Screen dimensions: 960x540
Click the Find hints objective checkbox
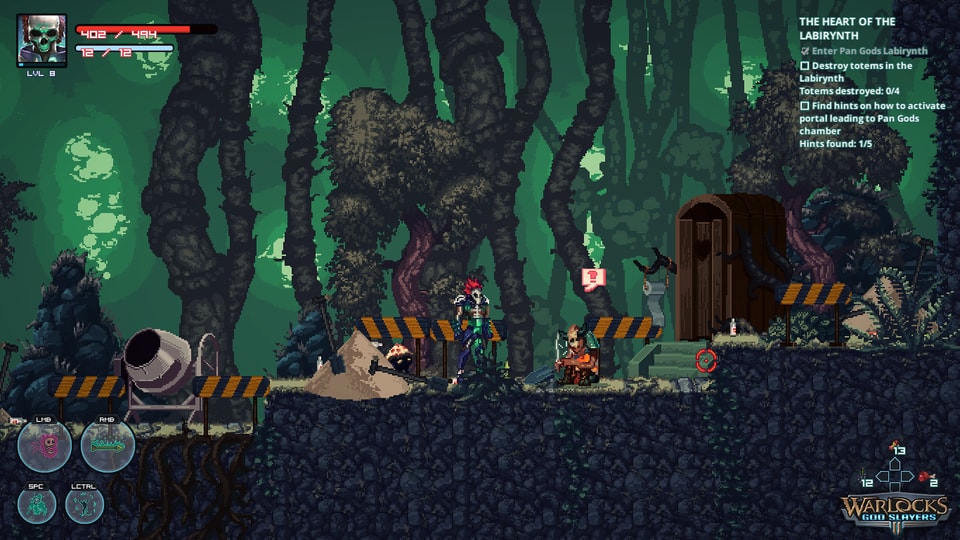coord(804,105)
